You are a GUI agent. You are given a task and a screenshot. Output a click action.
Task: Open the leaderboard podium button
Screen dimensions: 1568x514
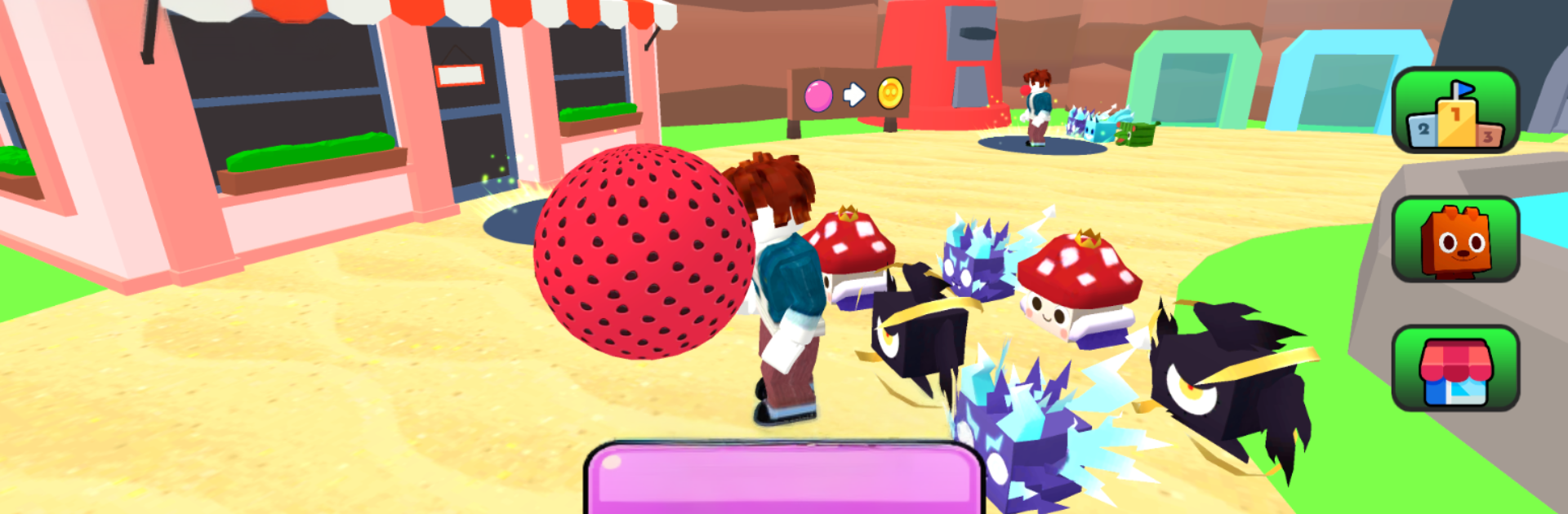1454,111
